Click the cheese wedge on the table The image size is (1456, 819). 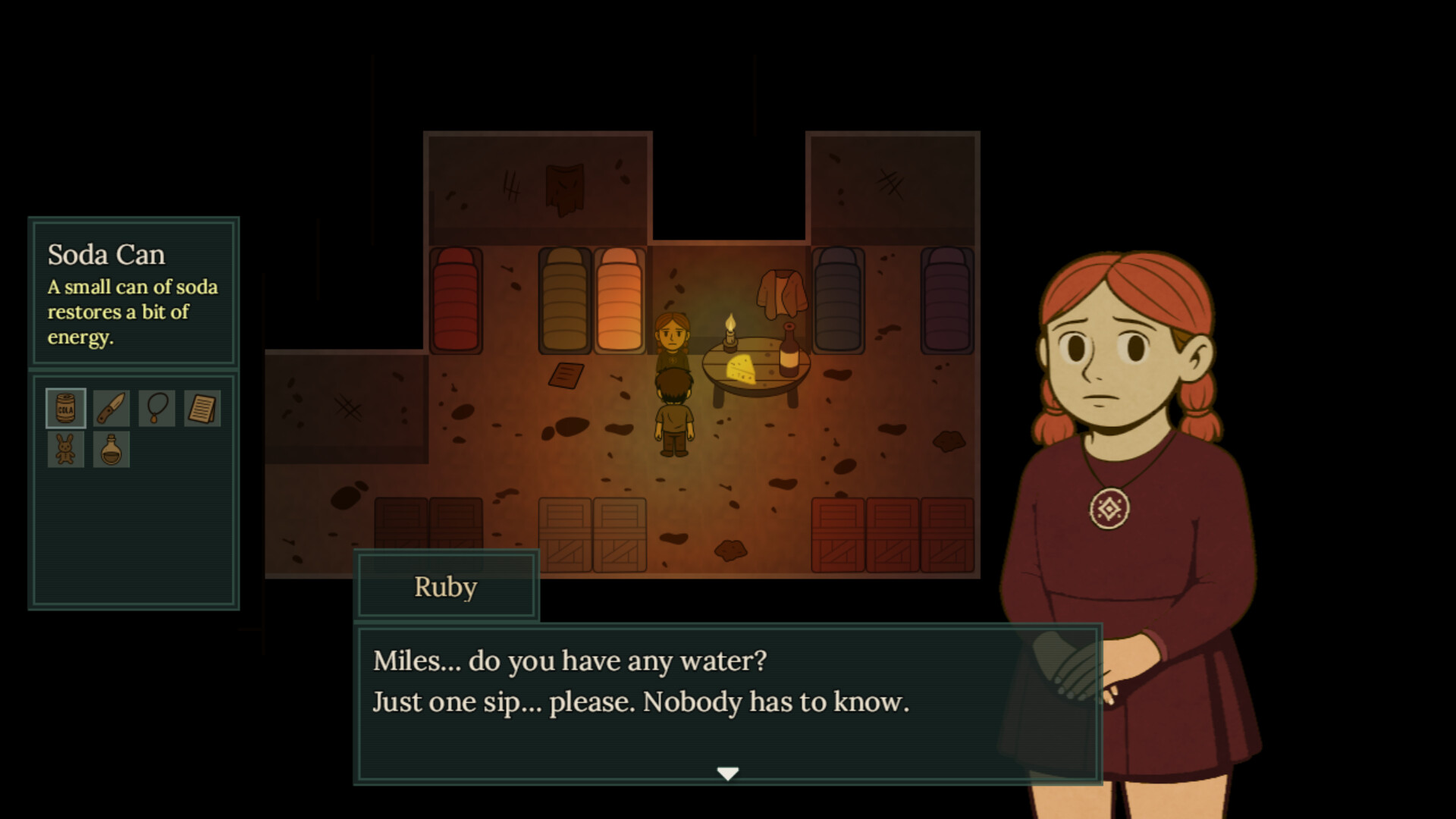739,369
